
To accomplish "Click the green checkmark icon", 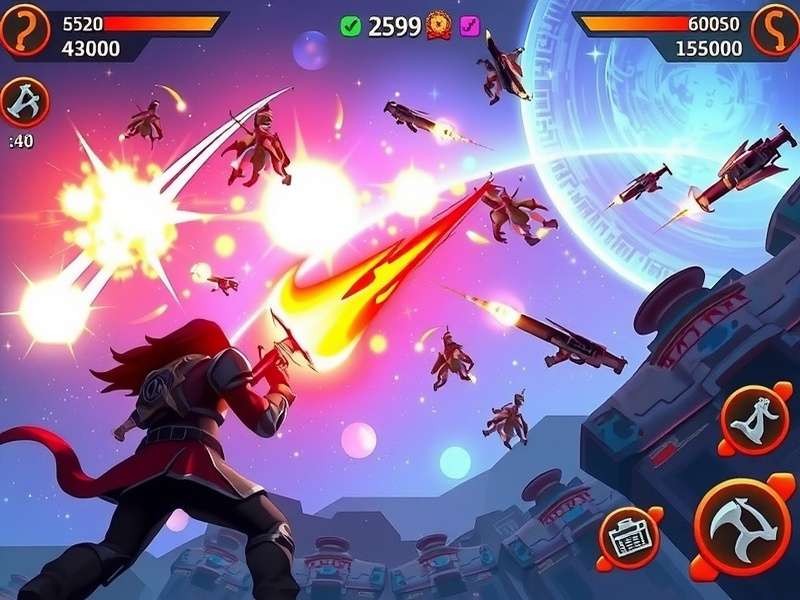I will click(x=350, y=27).
